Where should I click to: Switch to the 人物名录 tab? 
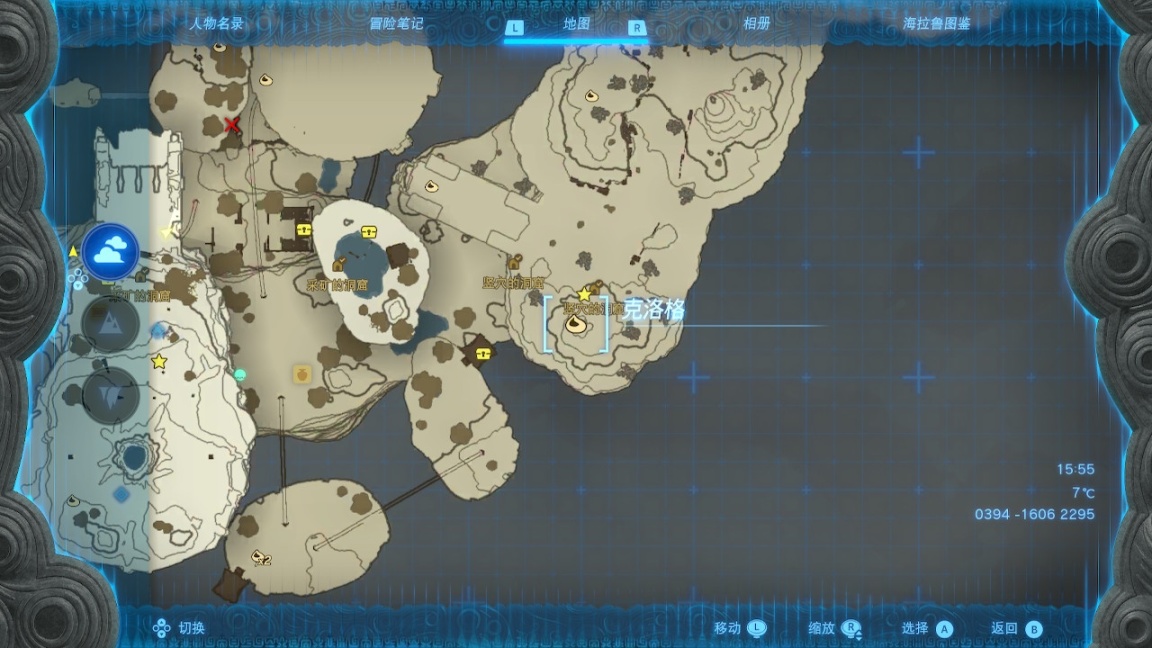point(216,24)
